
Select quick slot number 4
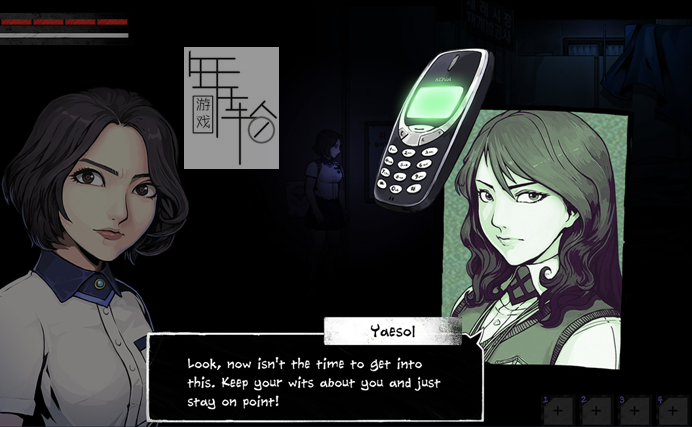coord(671,409)
